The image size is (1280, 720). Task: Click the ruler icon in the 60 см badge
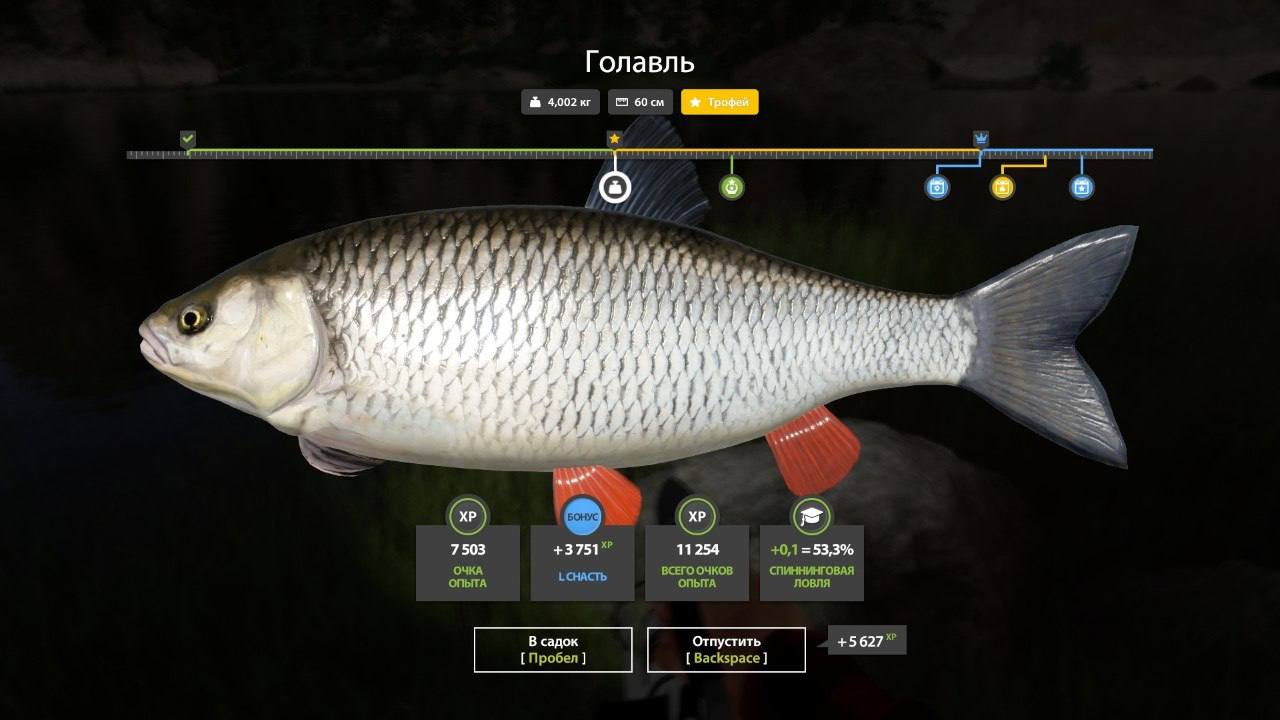coord(621,102)
